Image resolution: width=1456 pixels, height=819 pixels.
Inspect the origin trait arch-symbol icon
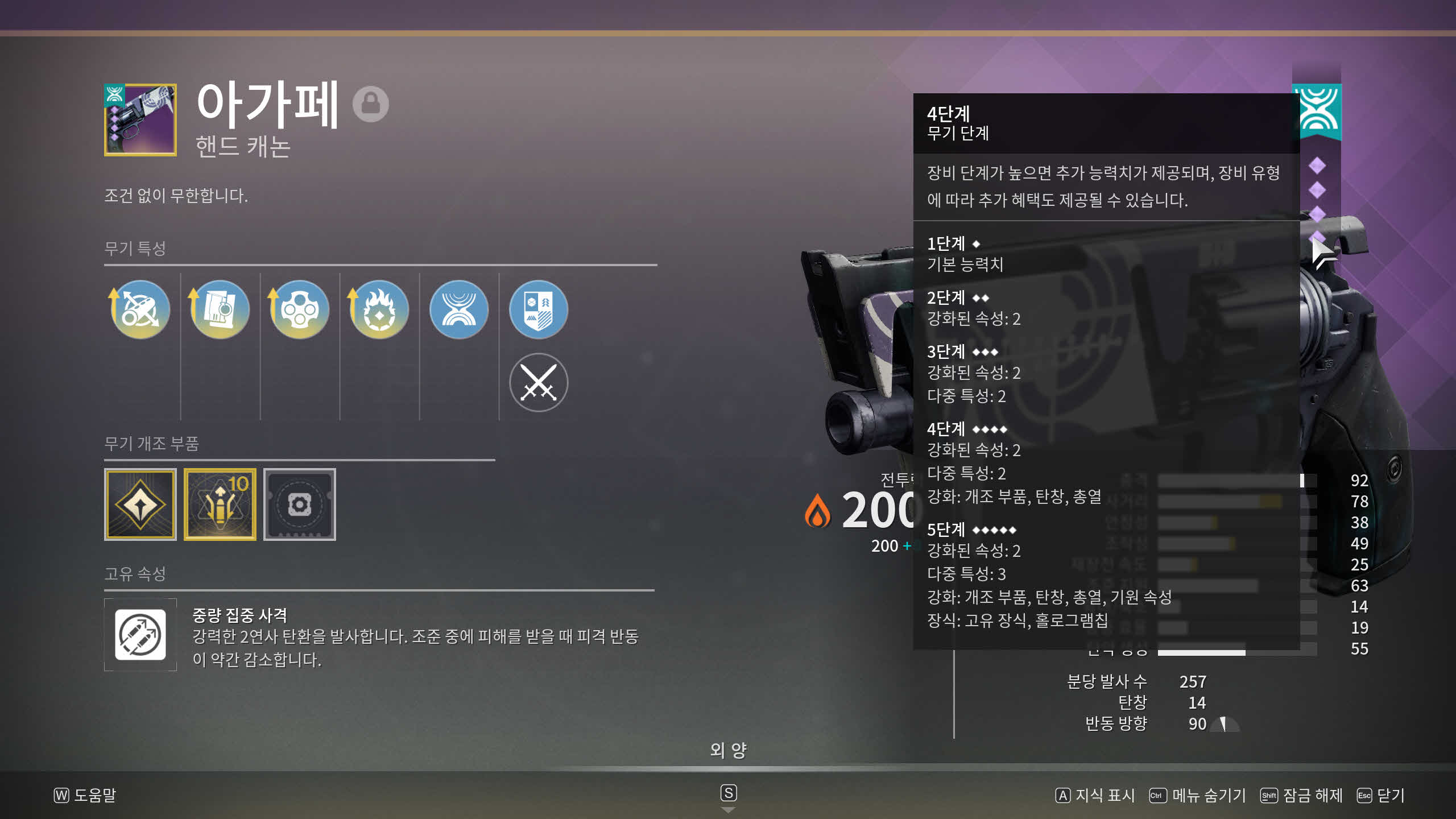459,309
